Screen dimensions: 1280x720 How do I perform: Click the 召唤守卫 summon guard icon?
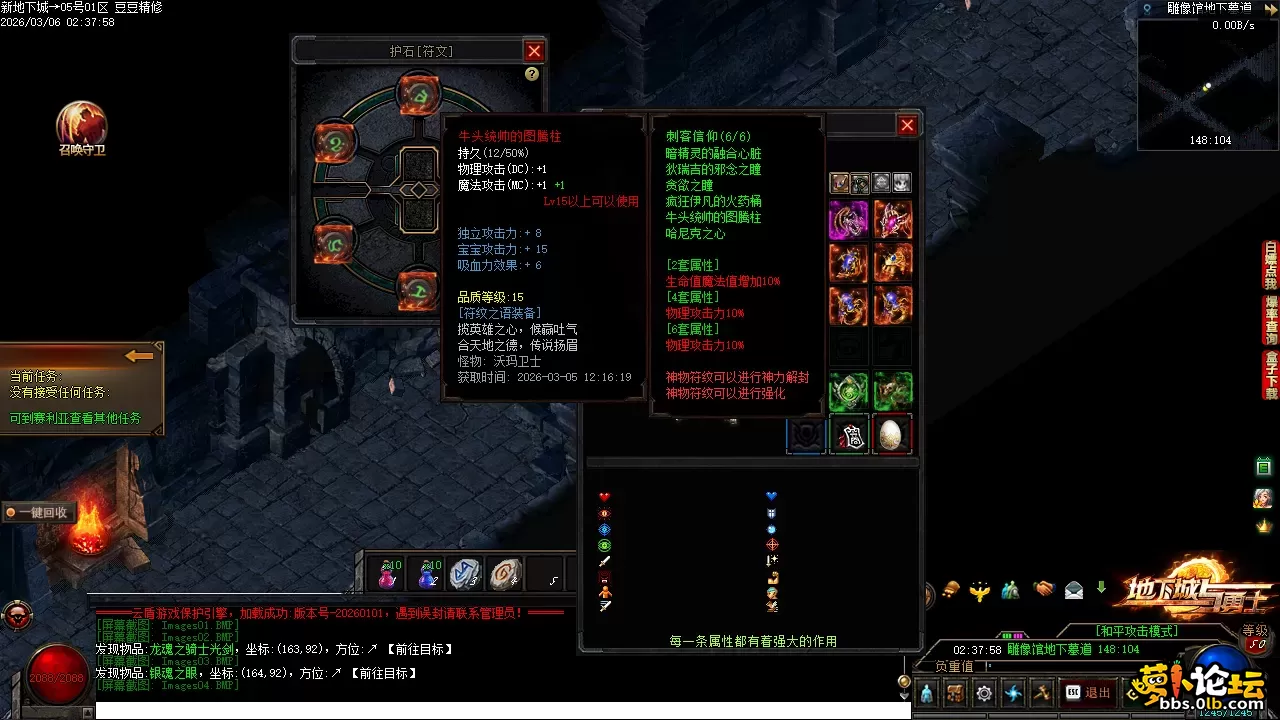click(81, 125)
